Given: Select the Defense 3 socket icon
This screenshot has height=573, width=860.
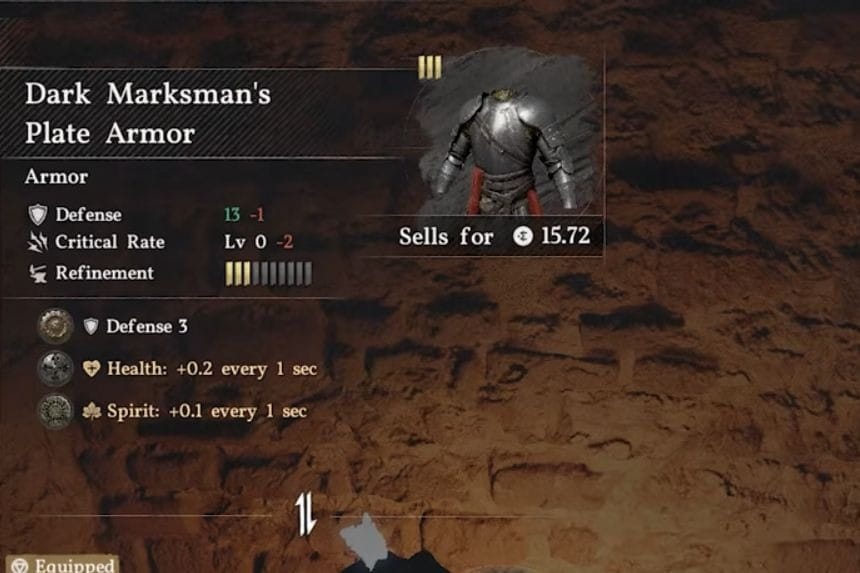Looking at the screenshot, I should [54, 326].
